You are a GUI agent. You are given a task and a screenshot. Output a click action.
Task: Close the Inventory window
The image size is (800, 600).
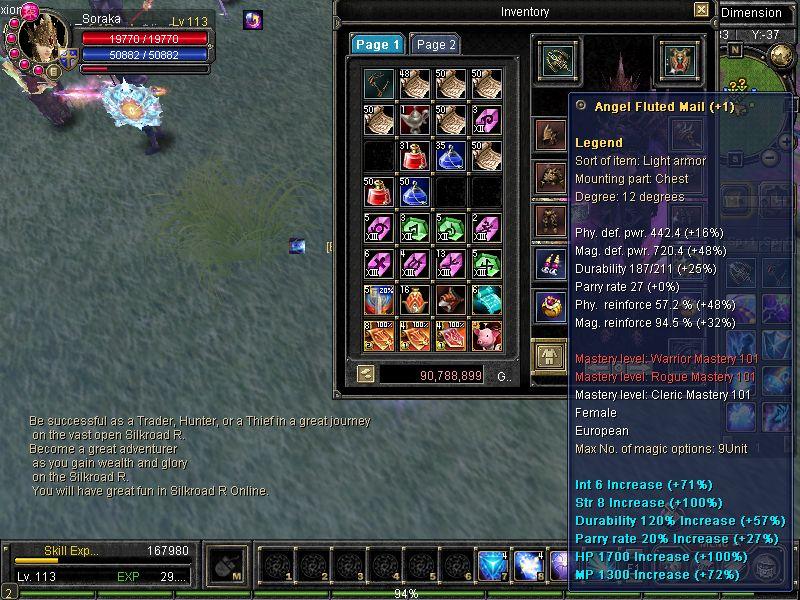click(701, 10)
